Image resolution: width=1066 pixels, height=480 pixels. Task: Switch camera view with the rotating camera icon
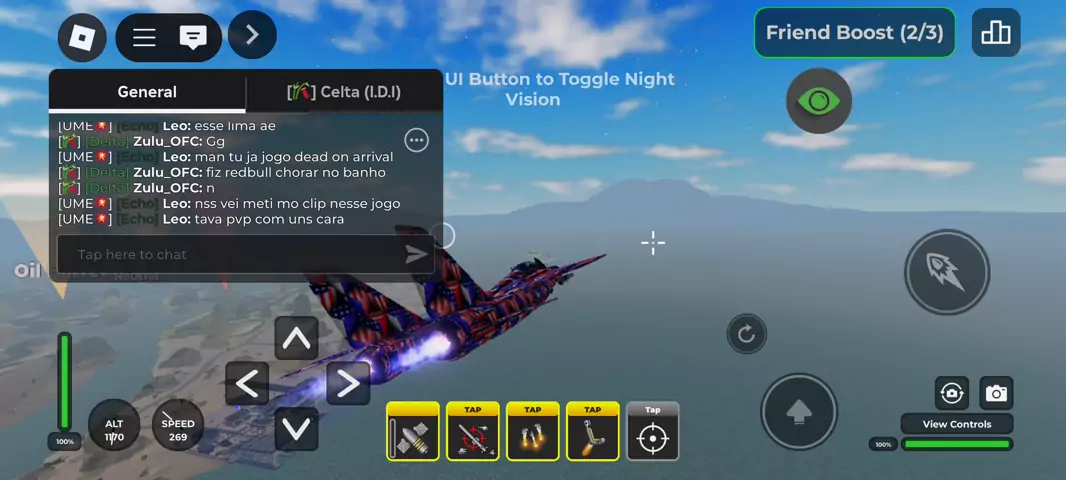click(x=952, y=393)
